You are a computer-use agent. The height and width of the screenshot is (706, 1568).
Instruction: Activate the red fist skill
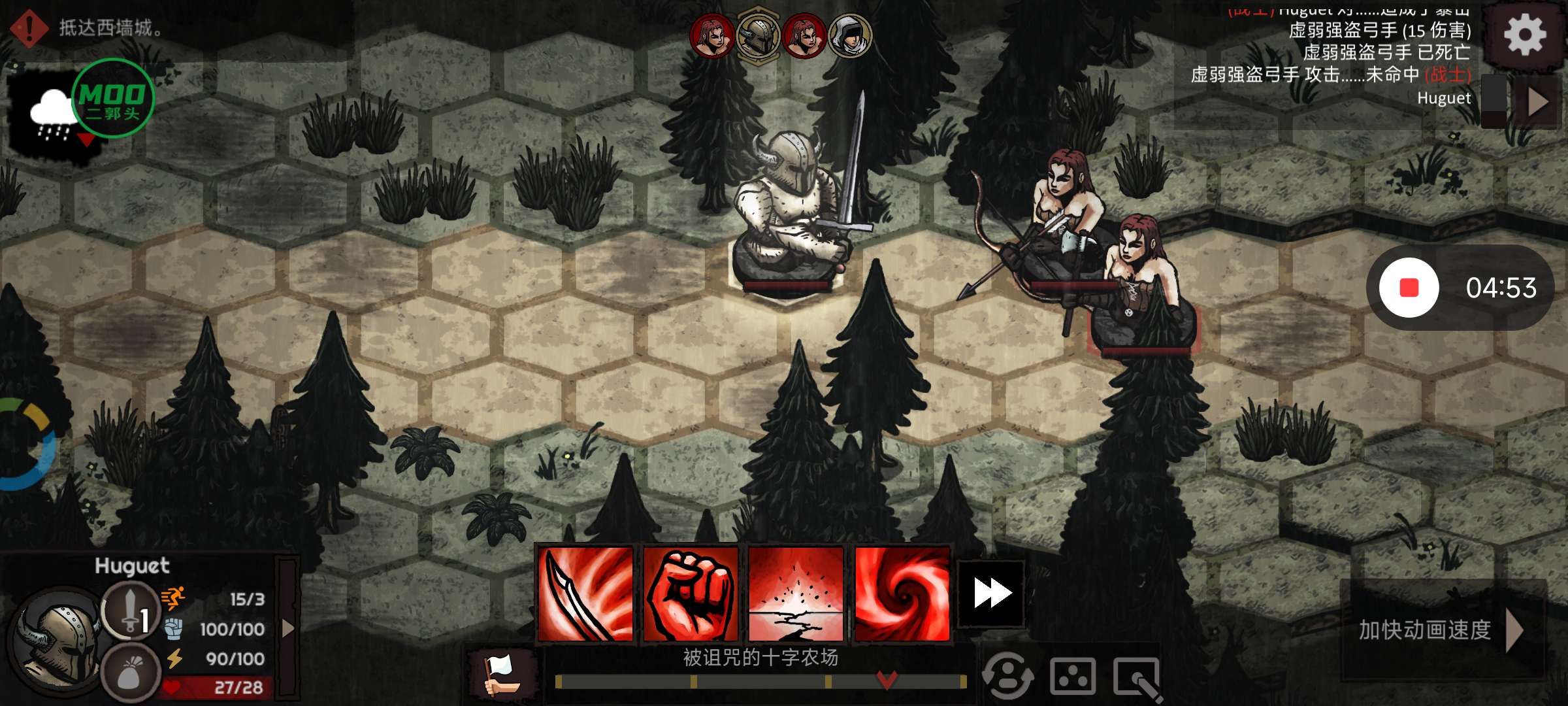click(x=691, y=594)
